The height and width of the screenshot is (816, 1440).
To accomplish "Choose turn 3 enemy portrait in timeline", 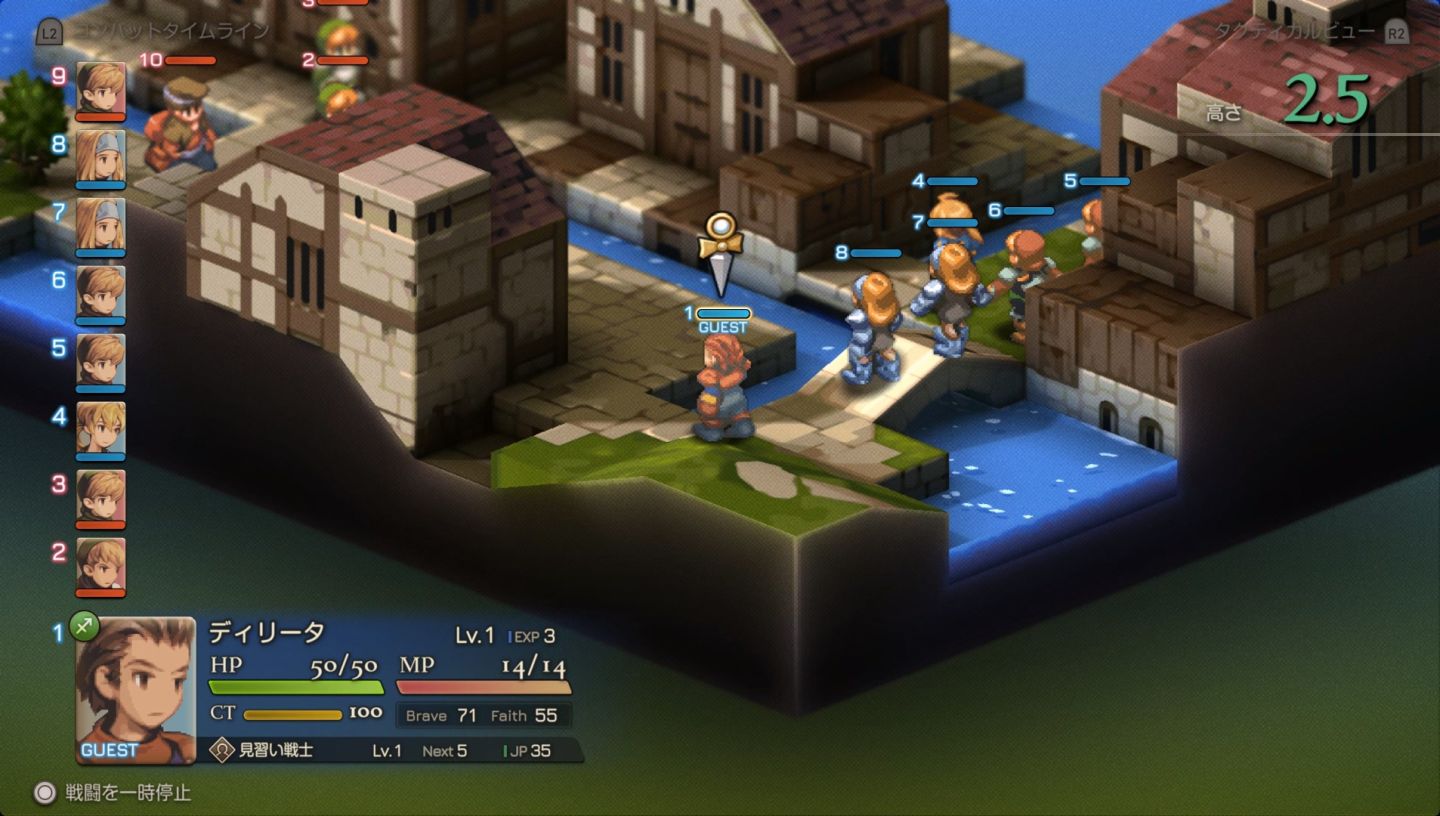I will tap(101, 496).
